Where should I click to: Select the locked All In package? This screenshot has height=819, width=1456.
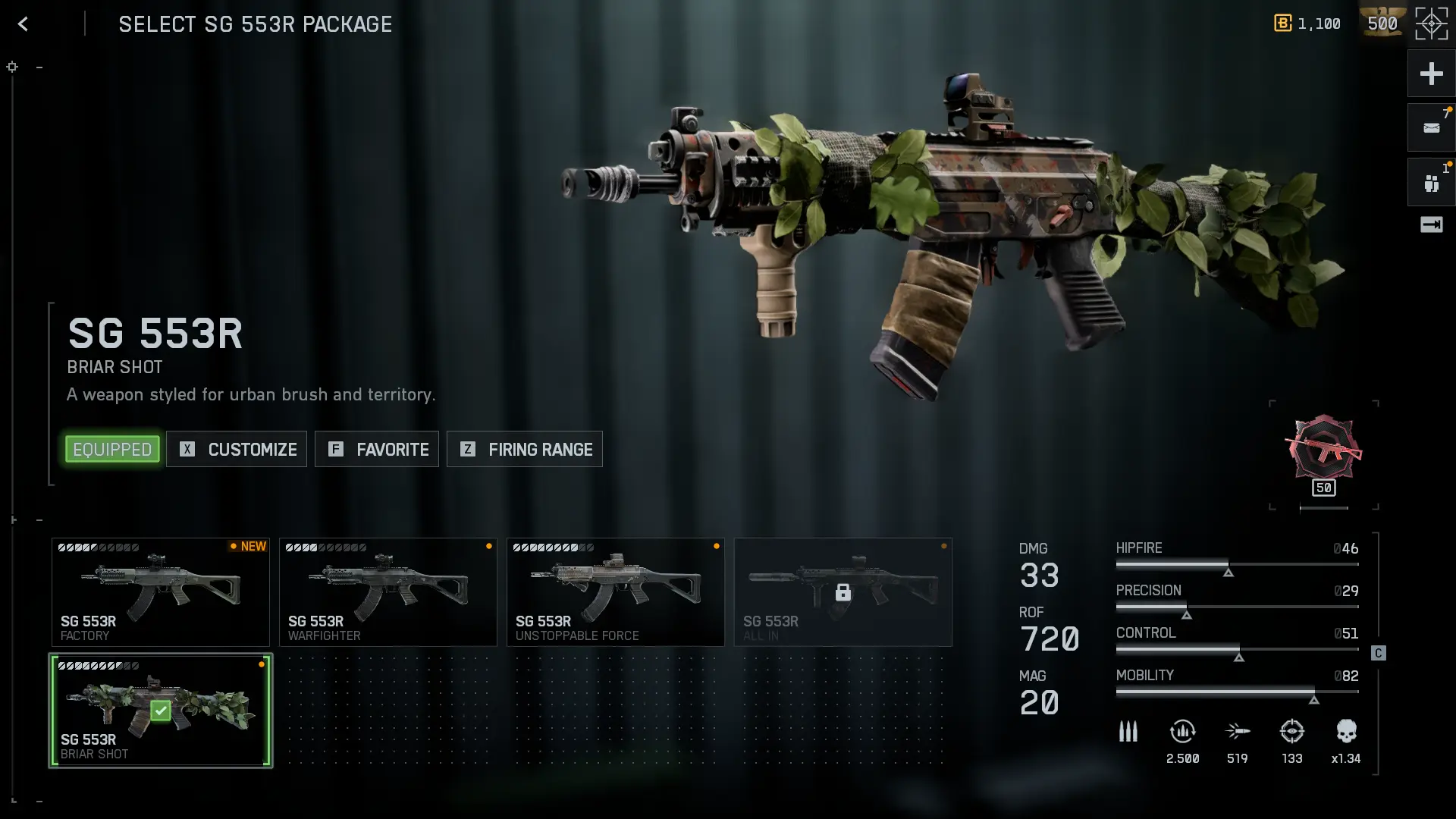pos(843,592)
